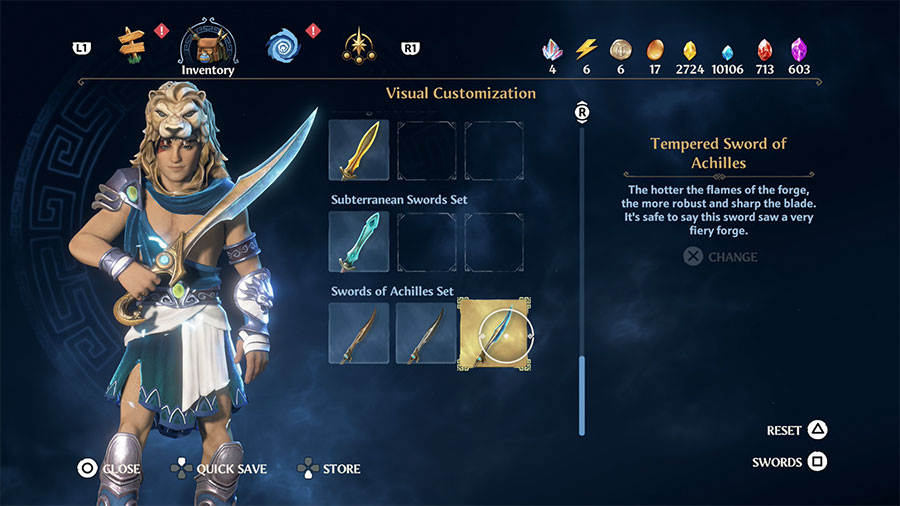Open the golden constellation tab
Viewport: 900px width, 506px height.
point(357,45)
